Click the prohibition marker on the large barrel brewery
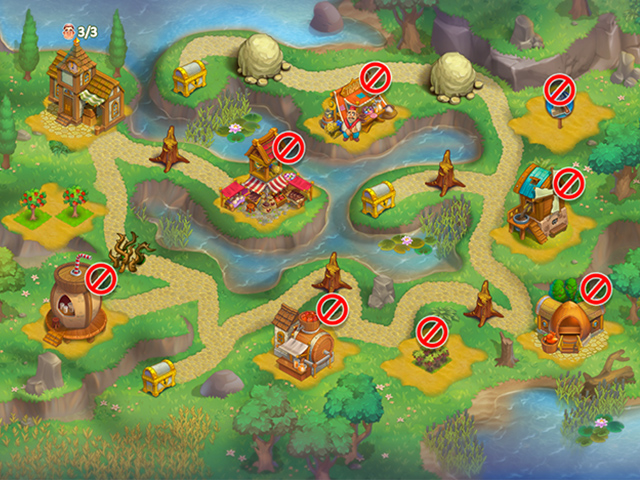640x480 pixels. coord(332,310)
